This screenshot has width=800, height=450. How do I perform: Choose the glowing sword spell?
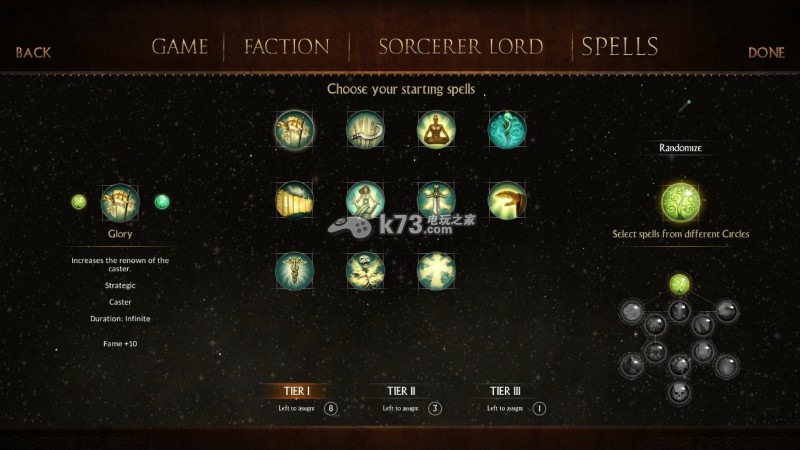pos(436,199)
